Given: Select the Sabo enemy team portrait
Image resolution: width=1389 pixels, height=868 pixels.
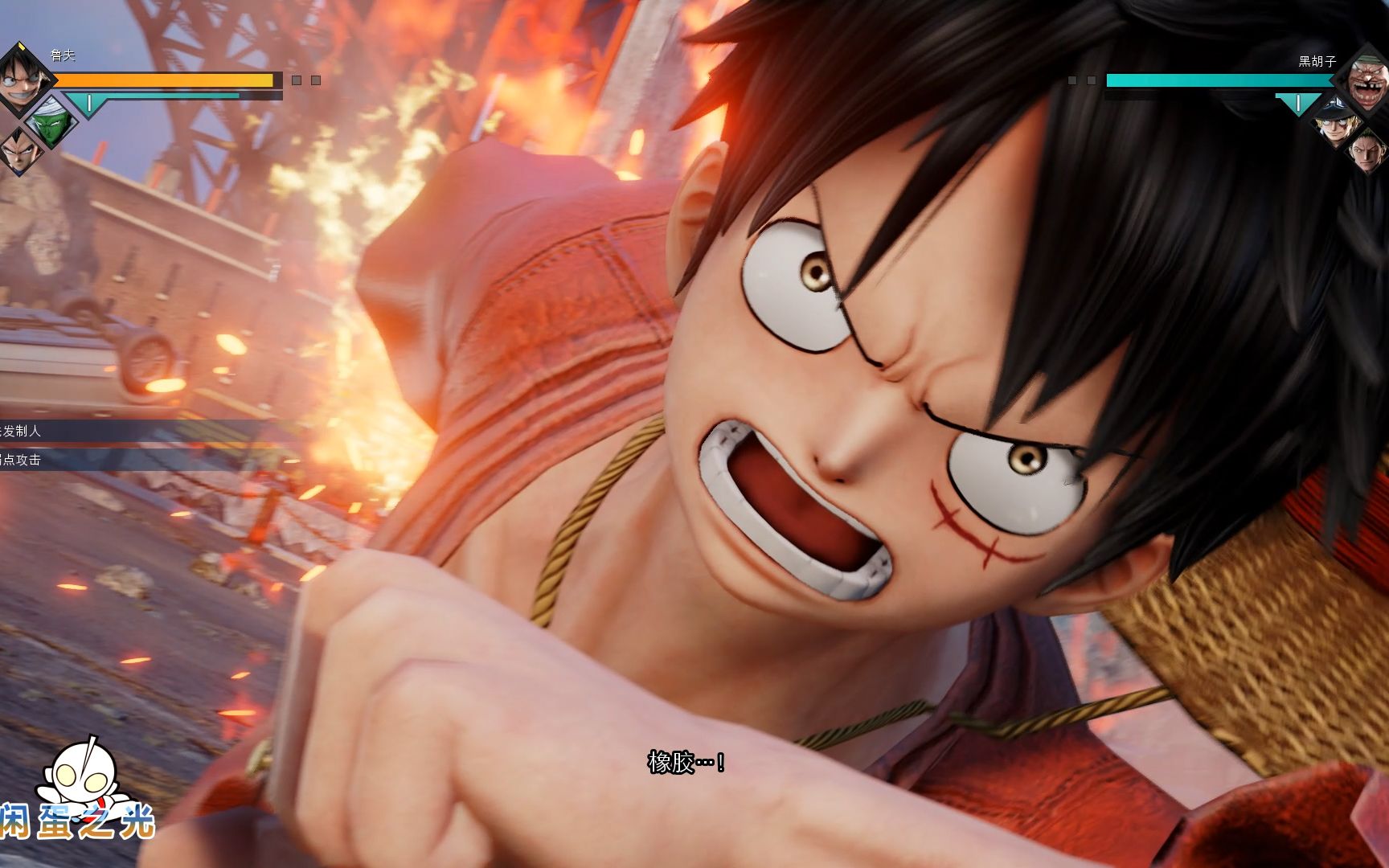Looking at the screenshot, I should [x=1336, y=122].
